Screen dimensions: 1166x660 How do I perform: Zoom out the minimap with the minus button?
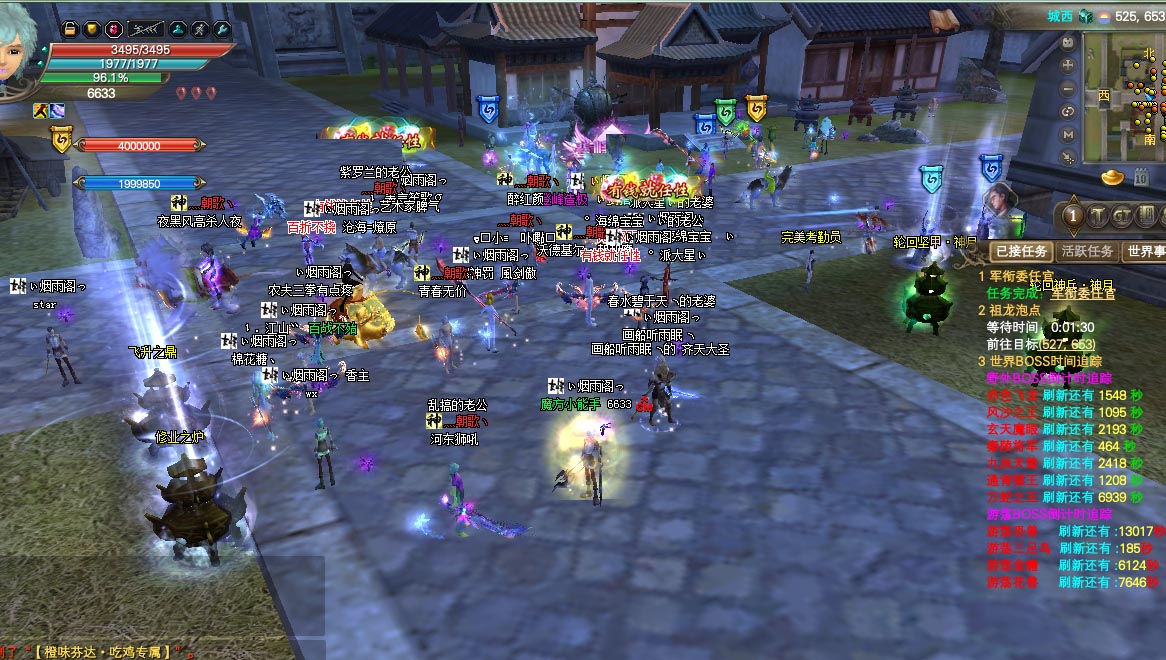1068,88
